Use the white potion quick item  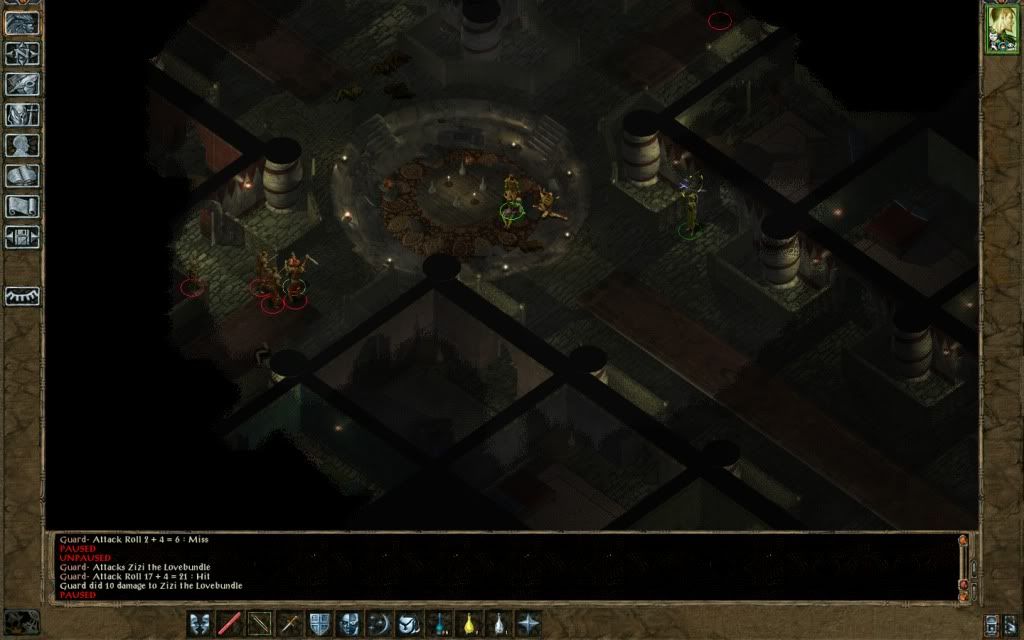tap(499, 623)
